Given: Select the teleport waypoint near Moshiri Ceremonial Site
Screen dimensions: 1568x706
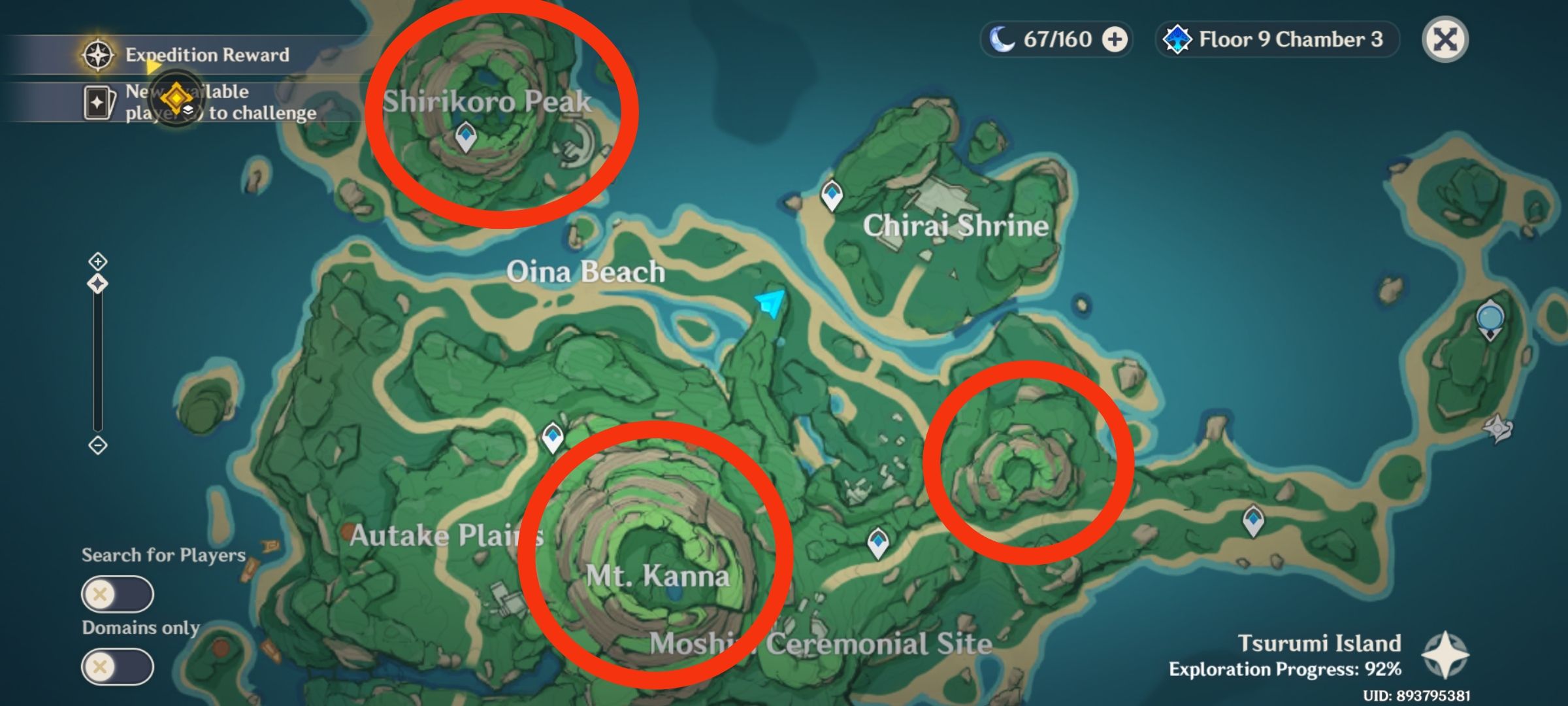Looking at the screenshot, I should tap(877, 541).
